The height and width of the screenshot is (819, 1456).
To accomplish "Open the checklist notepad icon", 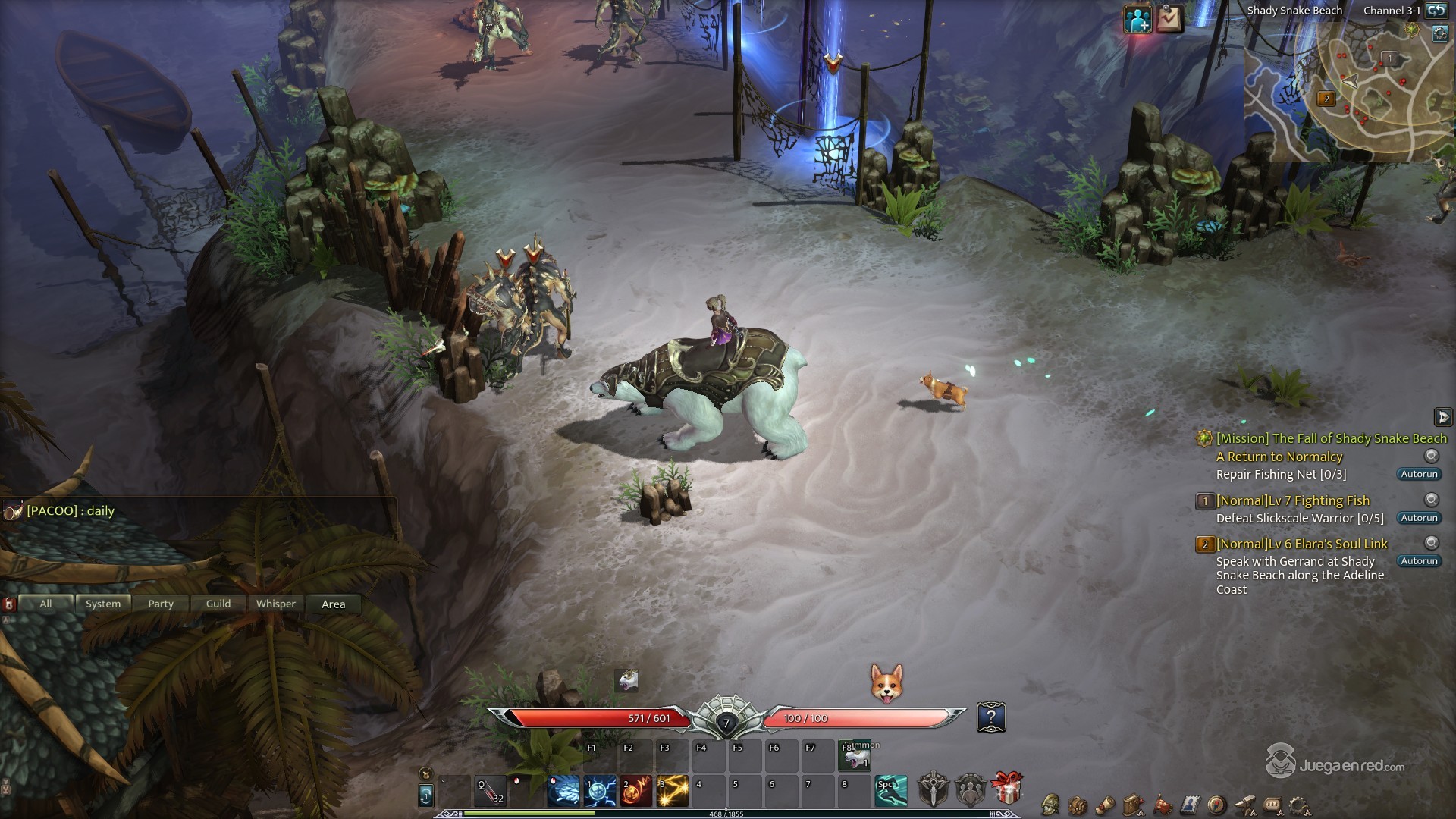I will [x=1169, y=20].
